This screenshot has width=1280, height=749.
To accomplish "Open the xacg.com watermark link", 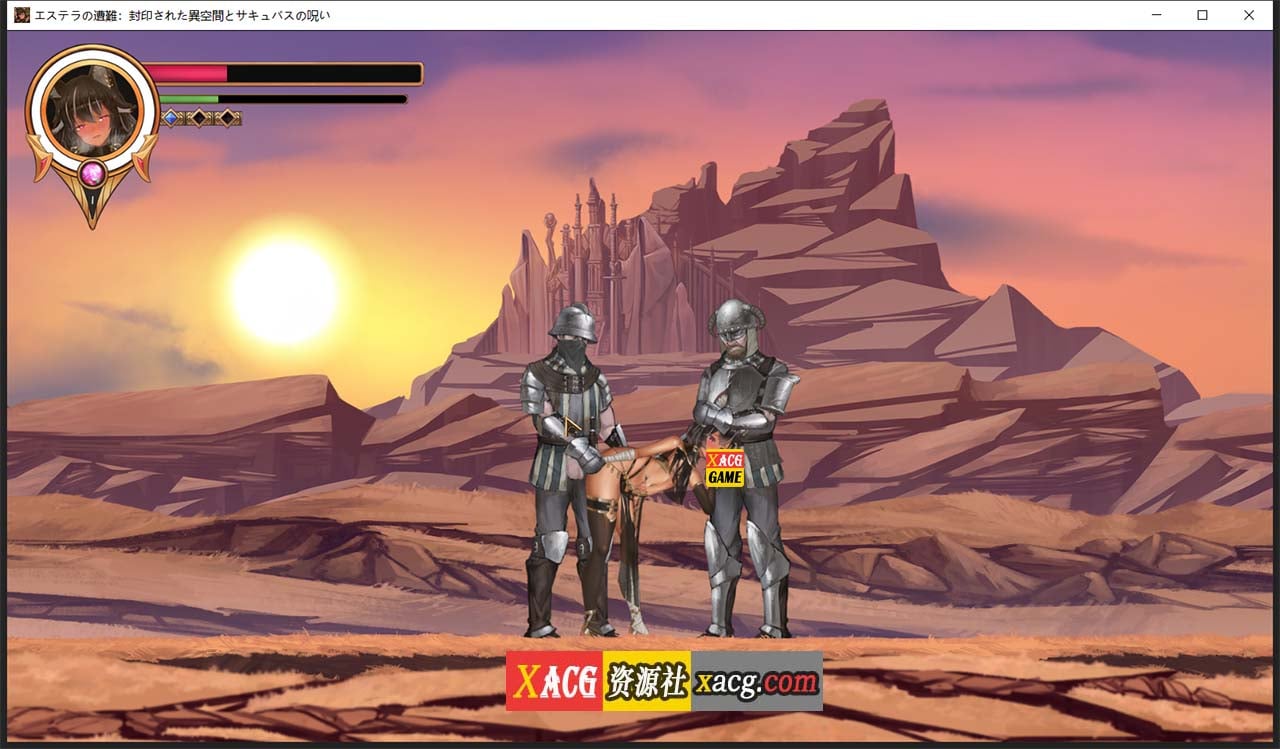I will click(757, 681).
